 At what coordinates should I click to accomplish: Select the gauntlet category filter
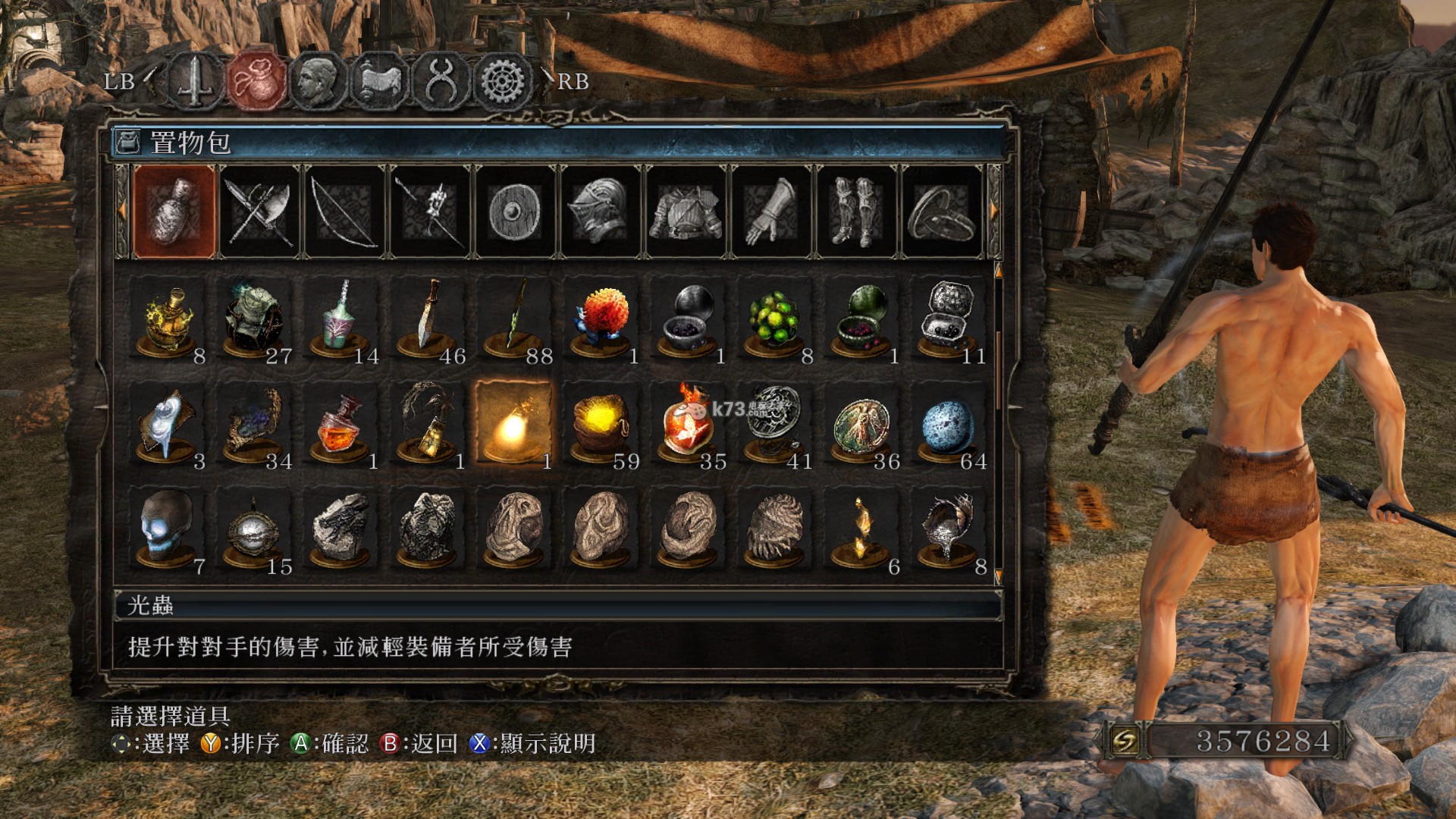(771, 212)
